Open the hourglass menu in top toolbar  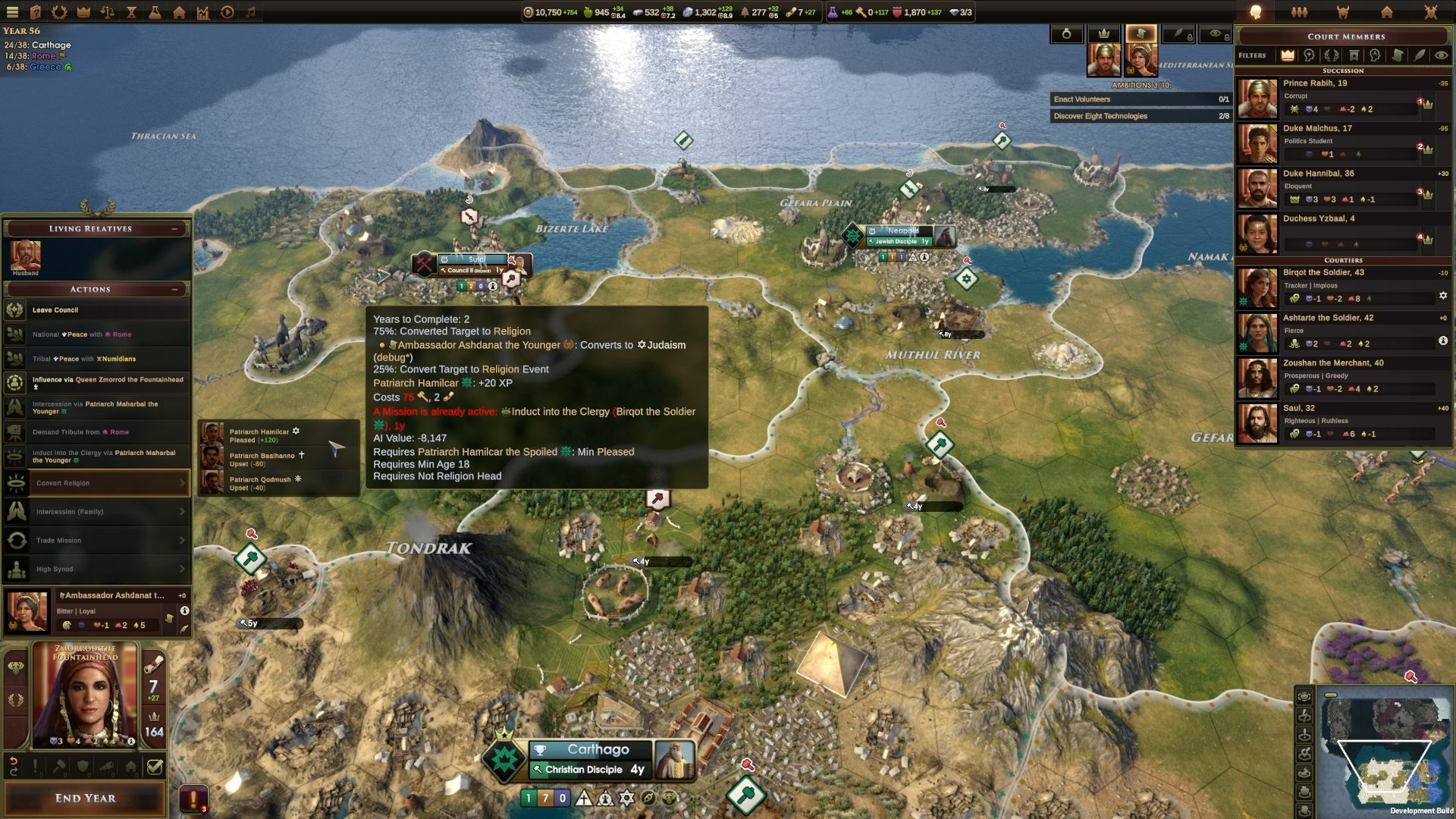(x=131, y=12)
